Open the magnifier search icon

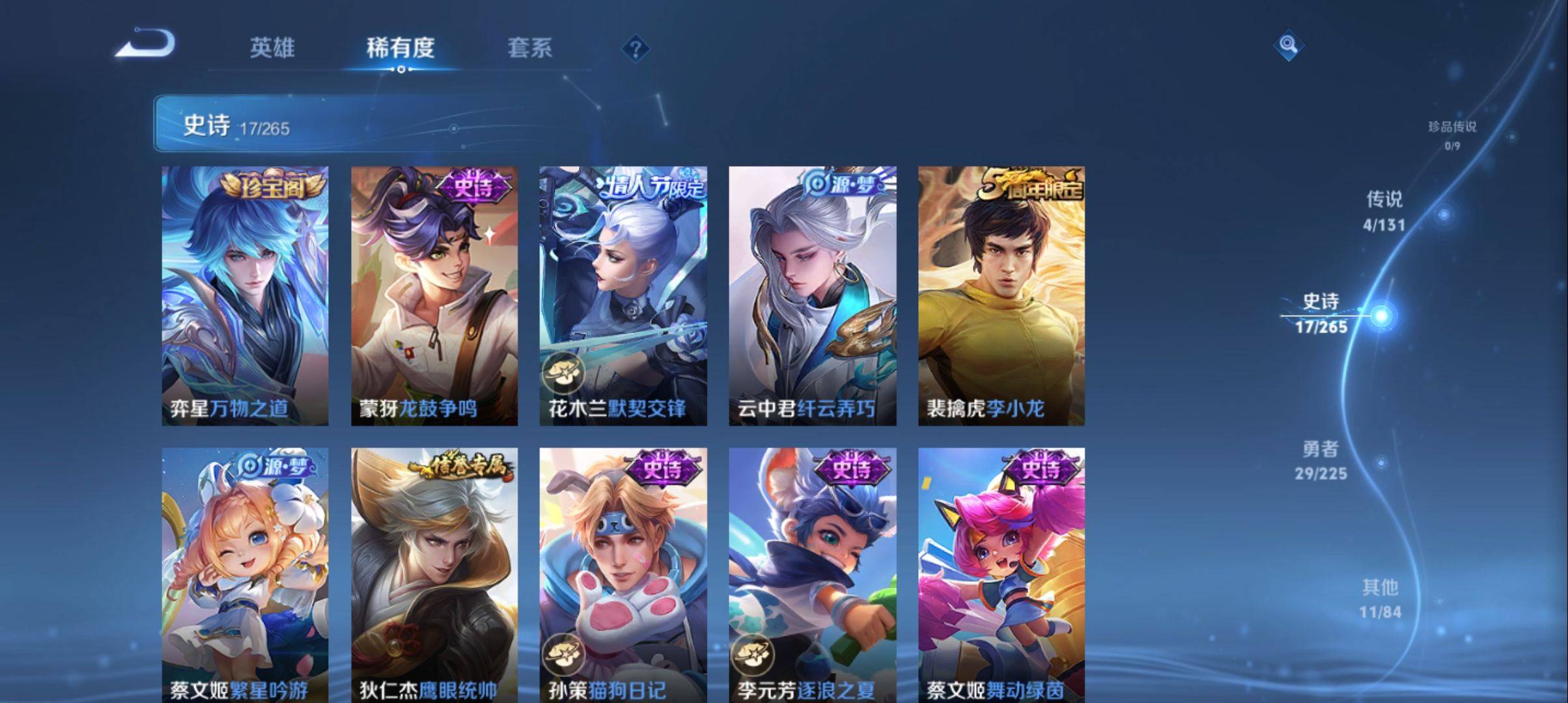(x=1288, y=45)
